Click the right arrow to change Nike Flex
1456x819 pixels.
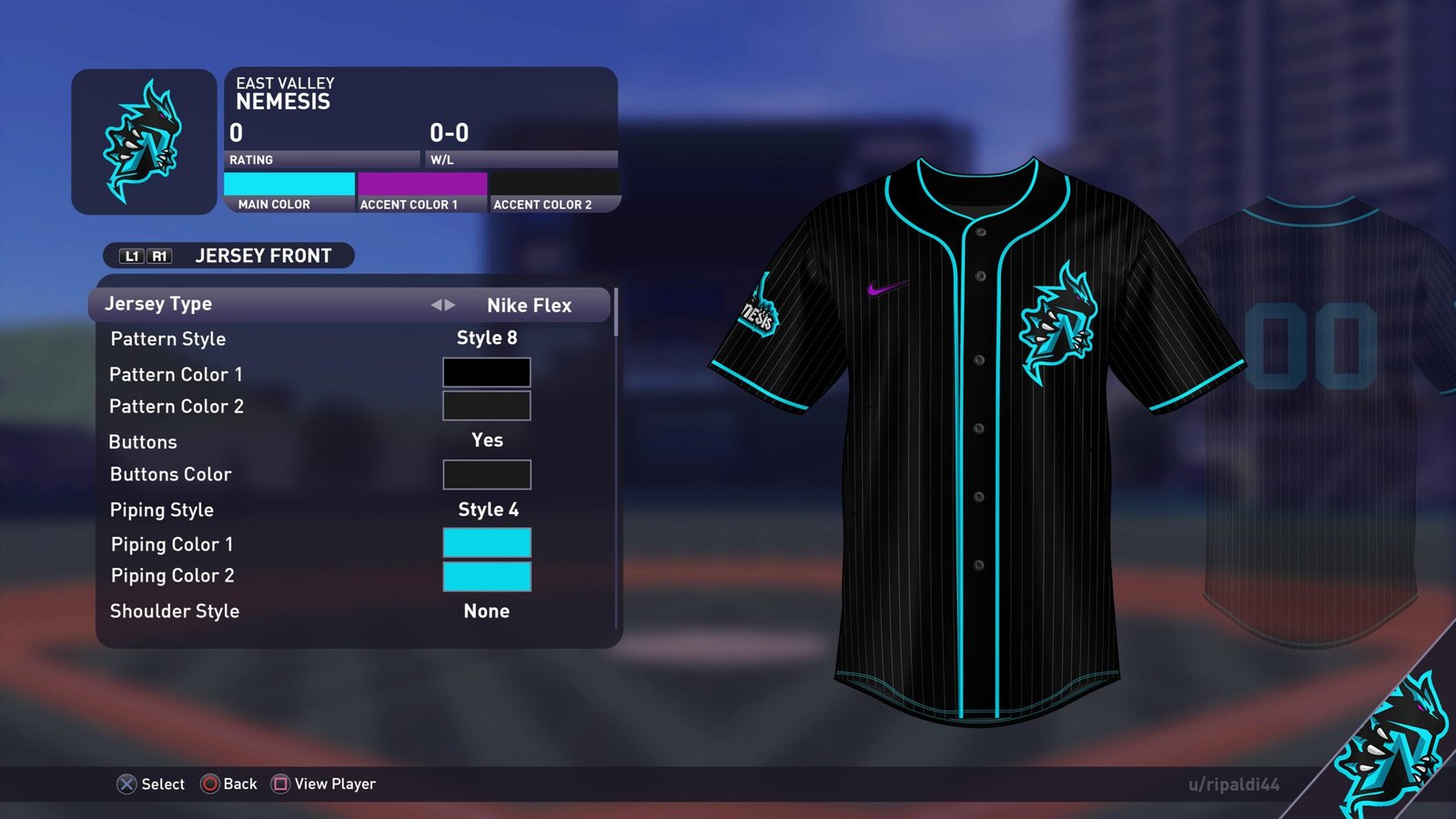(452, 305)
